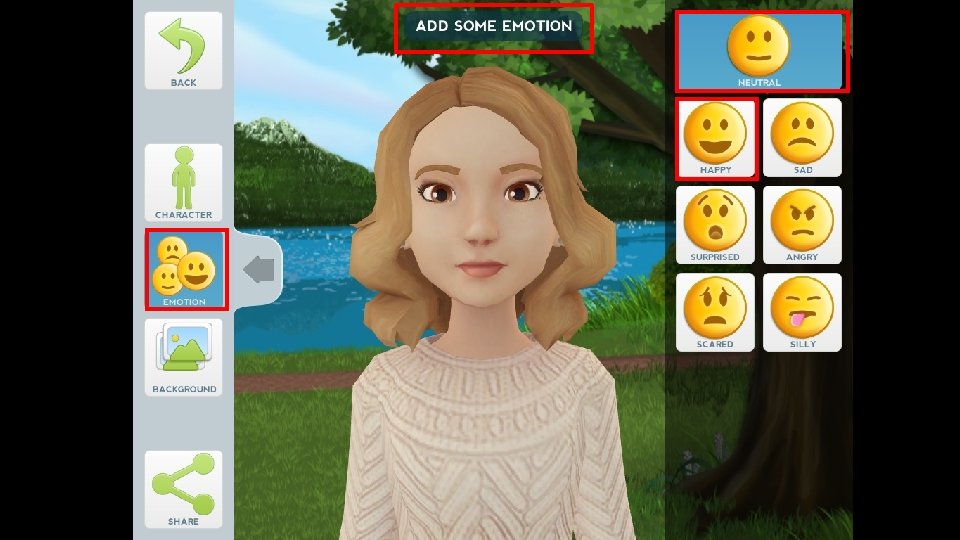Tap the Share button
Viewport: 960px width, 540px height.
tap(183, 489)
